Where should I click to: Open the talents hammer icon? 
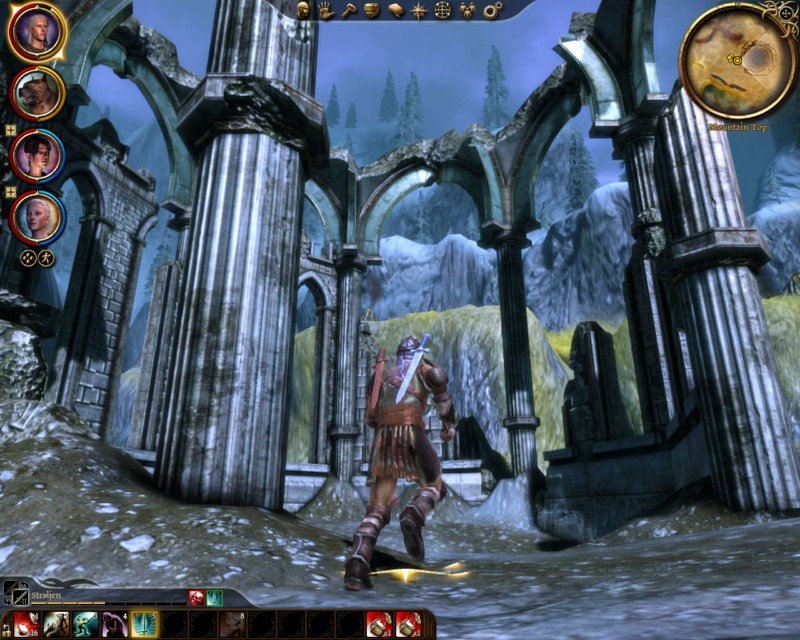coord(349,10)
